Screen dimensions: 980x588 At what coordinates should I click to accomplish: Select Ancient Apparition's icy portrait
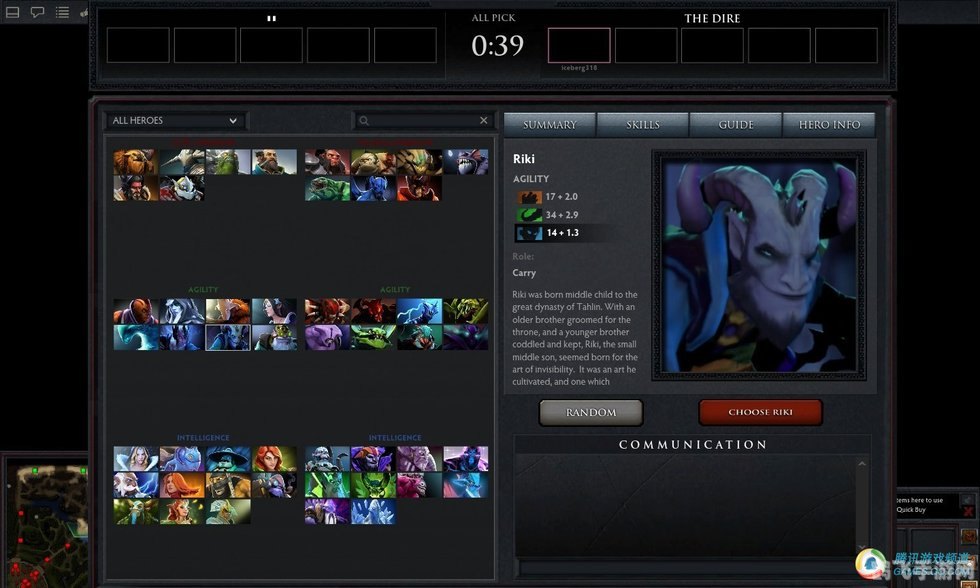(374, 511)
